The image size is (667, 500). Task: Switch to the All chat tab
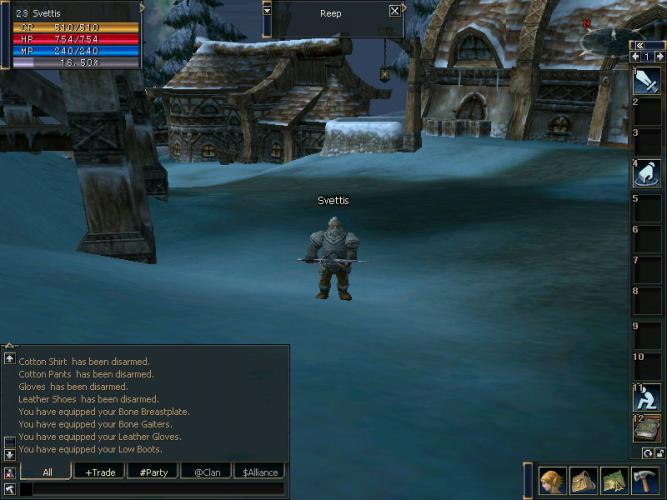point(47,472)
